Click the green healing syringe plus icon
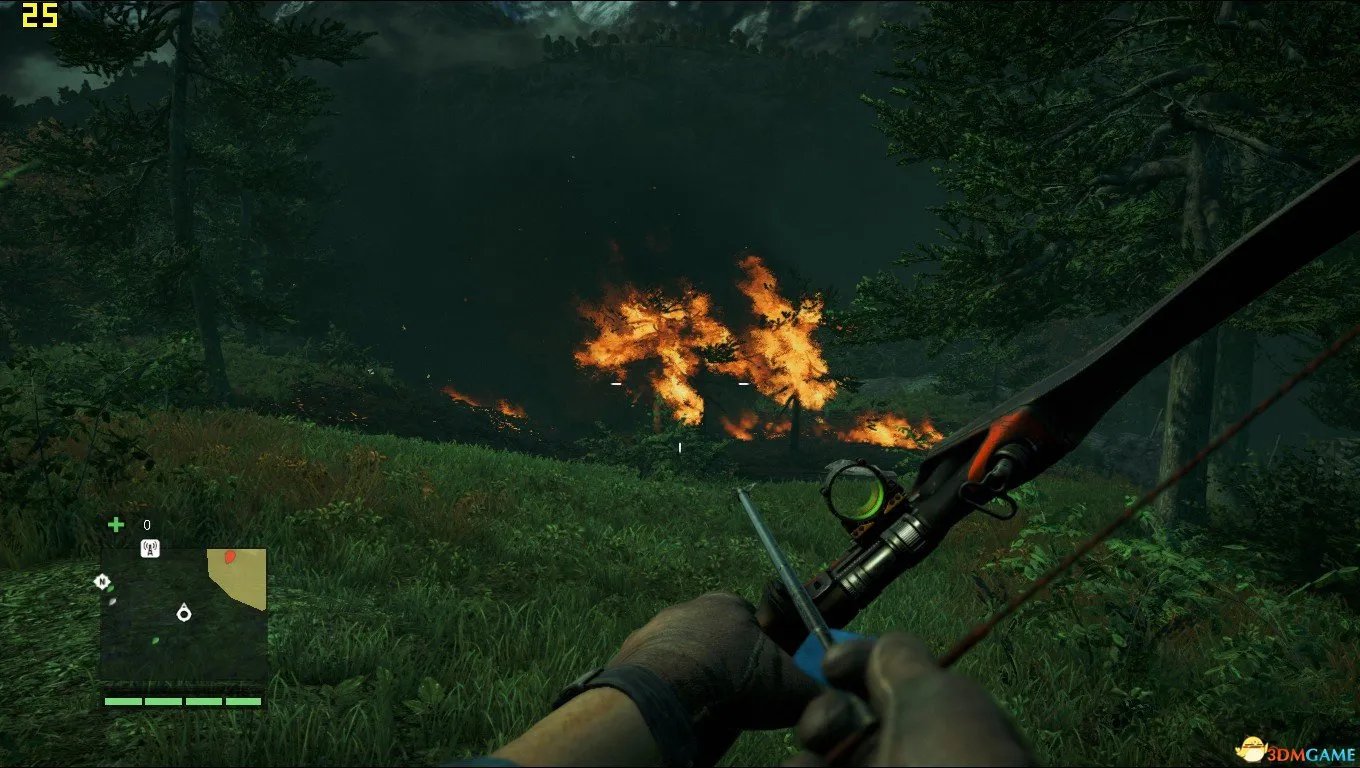Image resolution: width=1360 pixels, height=768 pixels. pos(116,524)
